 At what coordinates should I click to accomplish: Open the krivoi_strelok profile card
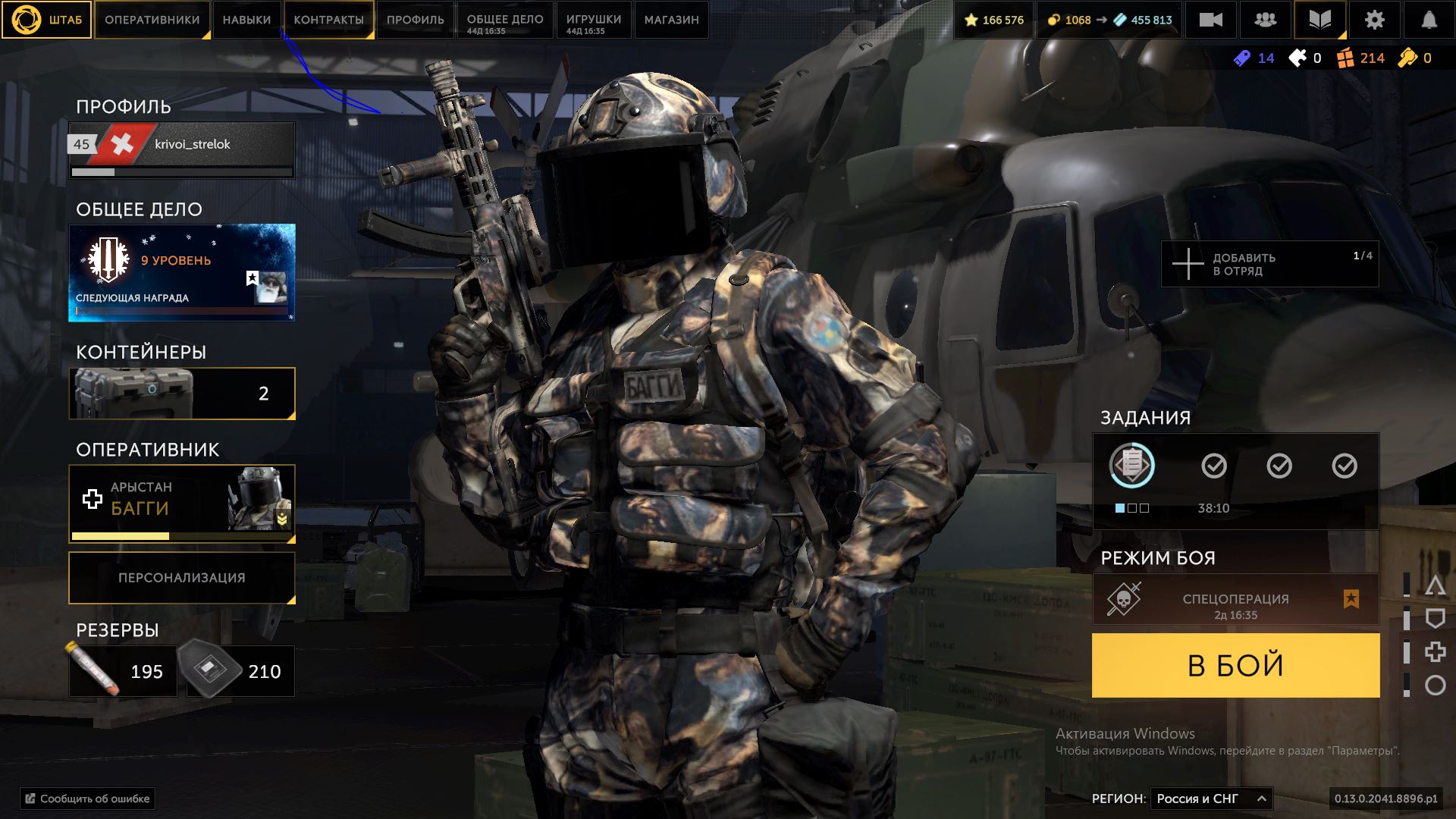point(182,149)
